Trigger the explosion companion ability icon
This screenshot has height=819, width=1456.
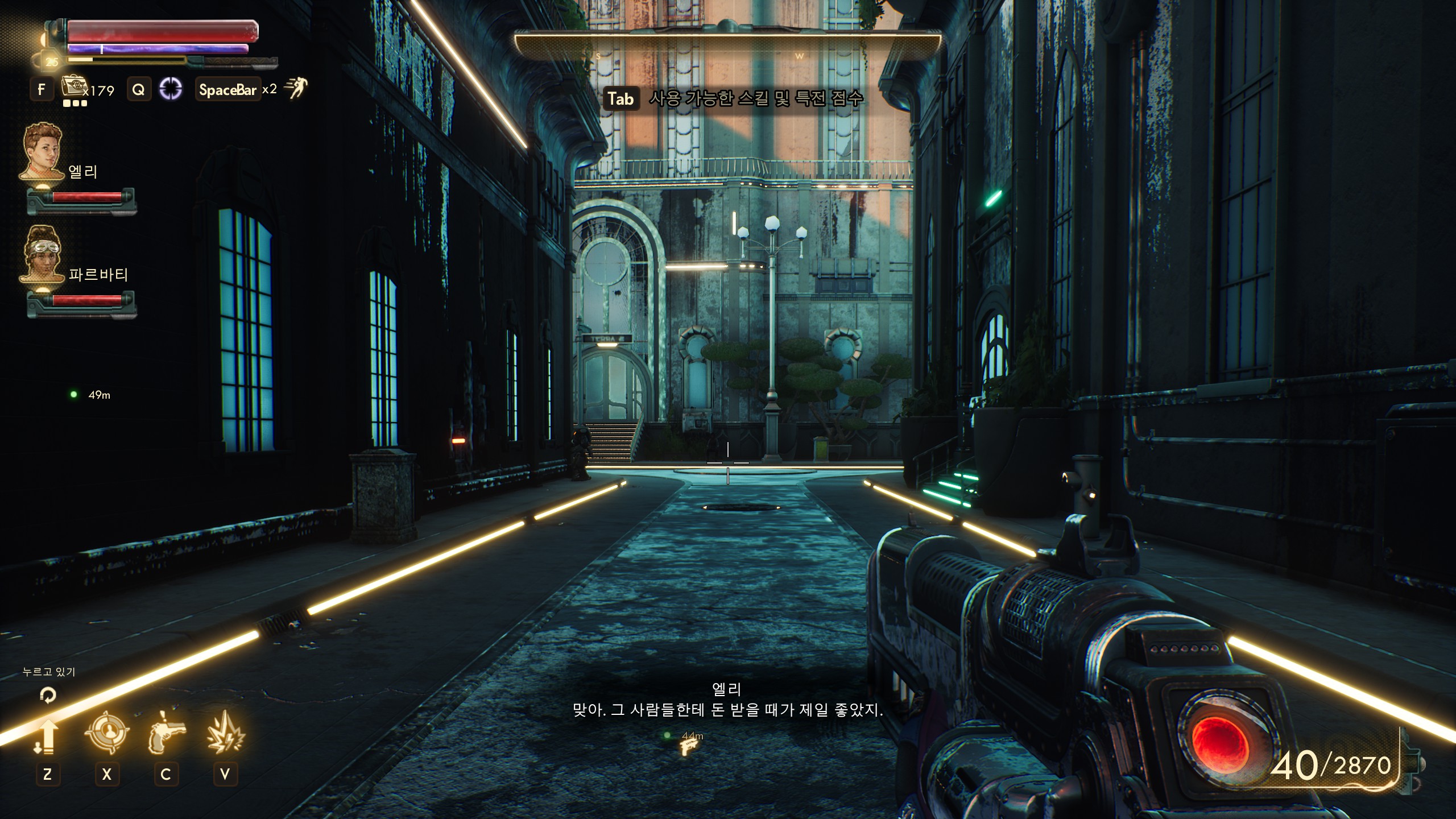point(225,734)
